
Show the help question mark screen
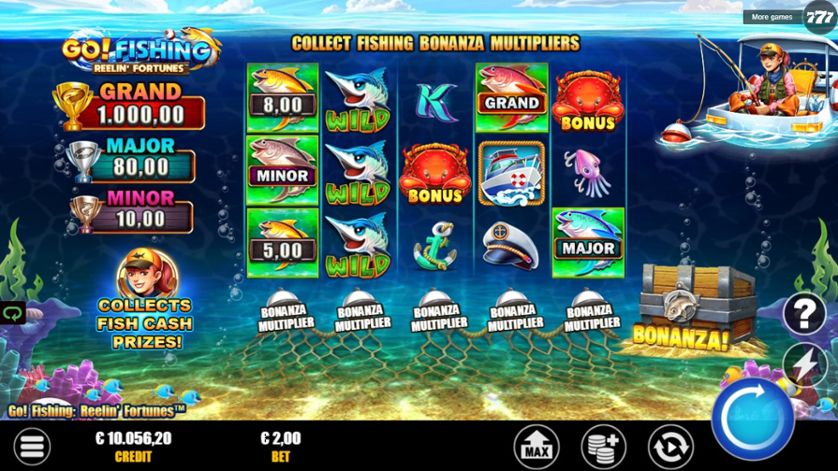coord(805,313)
